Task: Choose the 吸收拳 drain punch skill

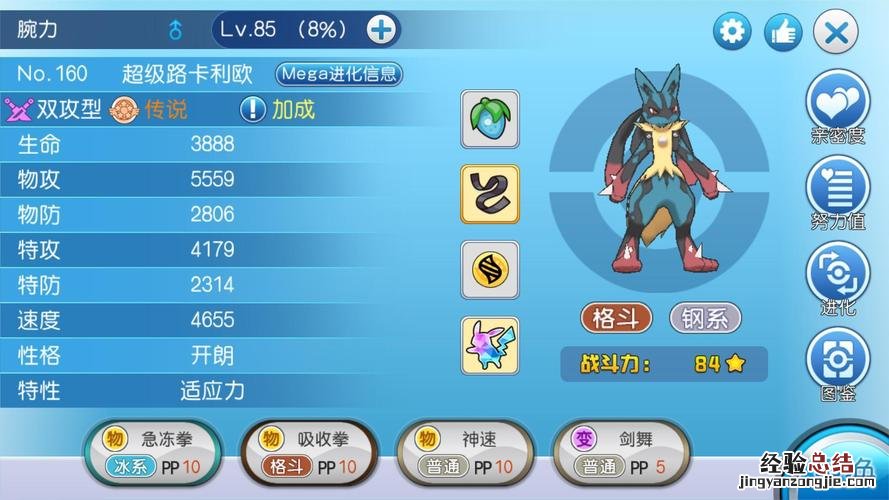Action: [309, 452]
